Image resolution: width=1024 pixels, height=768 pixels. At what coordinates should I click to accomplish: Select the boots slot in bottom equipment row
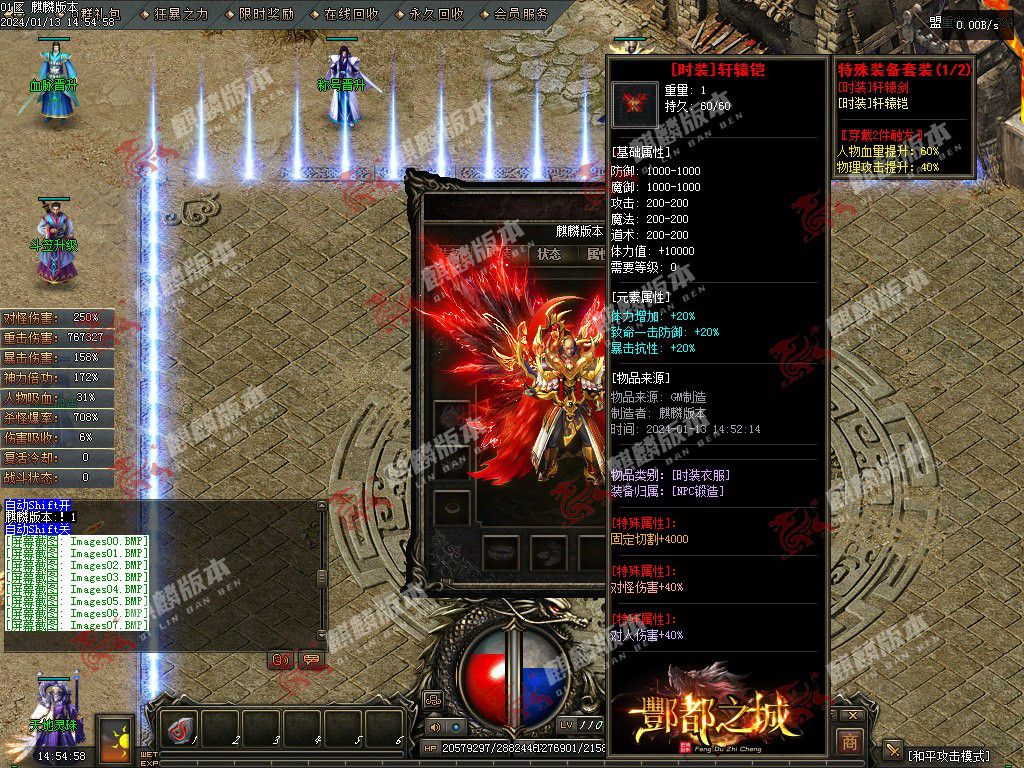tap(548, 551)
